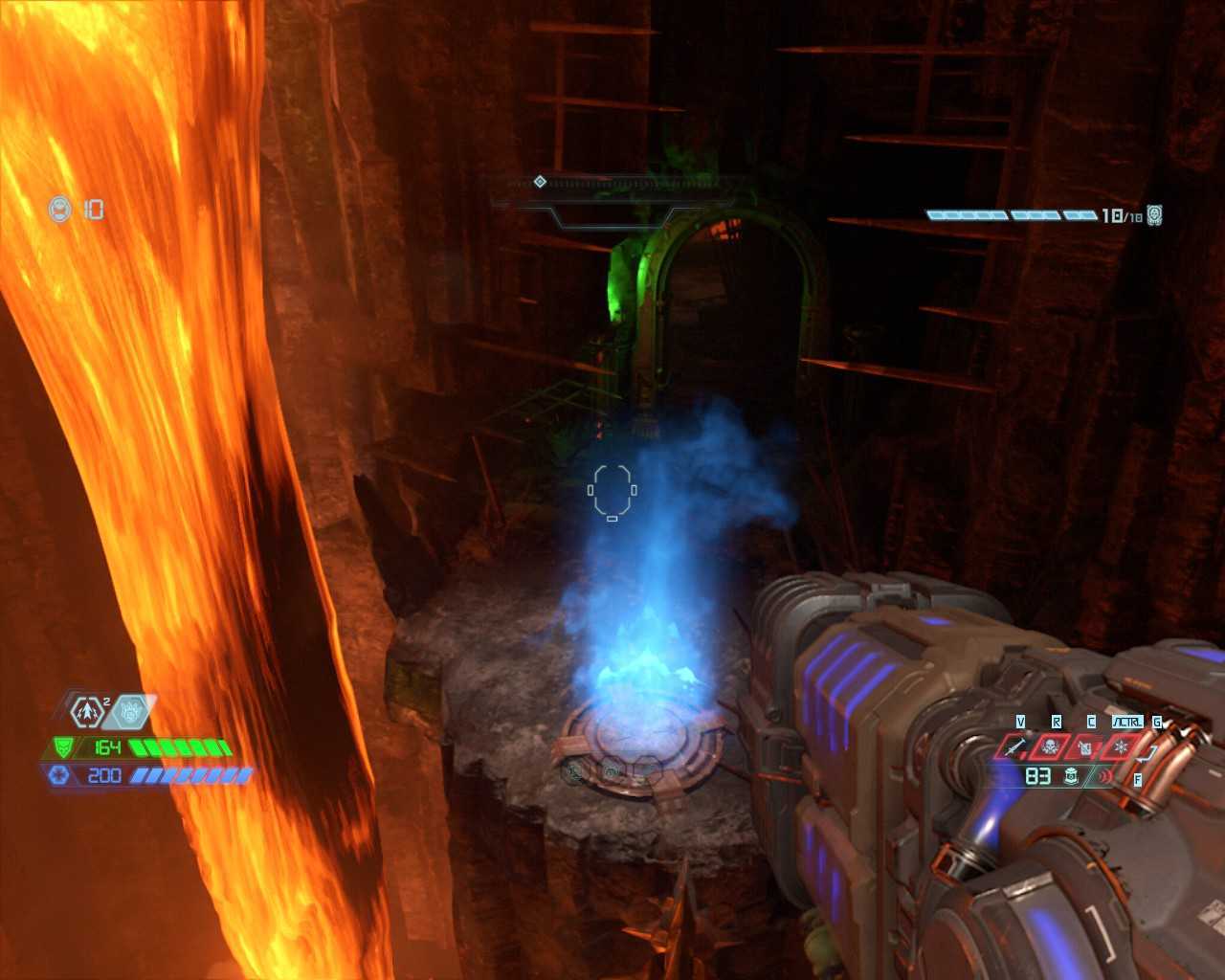Click the blue health hexagon icon
The image size is (1225, 980).
click(x=59, y=775)
